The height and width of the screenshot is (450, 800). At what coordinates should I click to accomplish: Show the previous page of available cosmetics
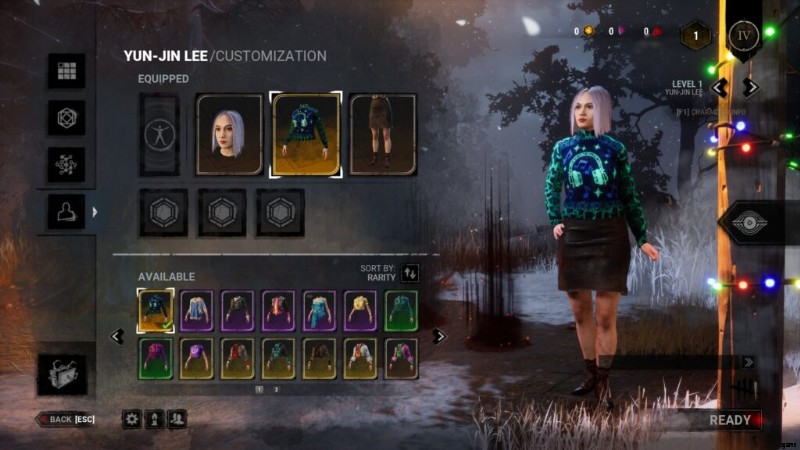[117, 336]
